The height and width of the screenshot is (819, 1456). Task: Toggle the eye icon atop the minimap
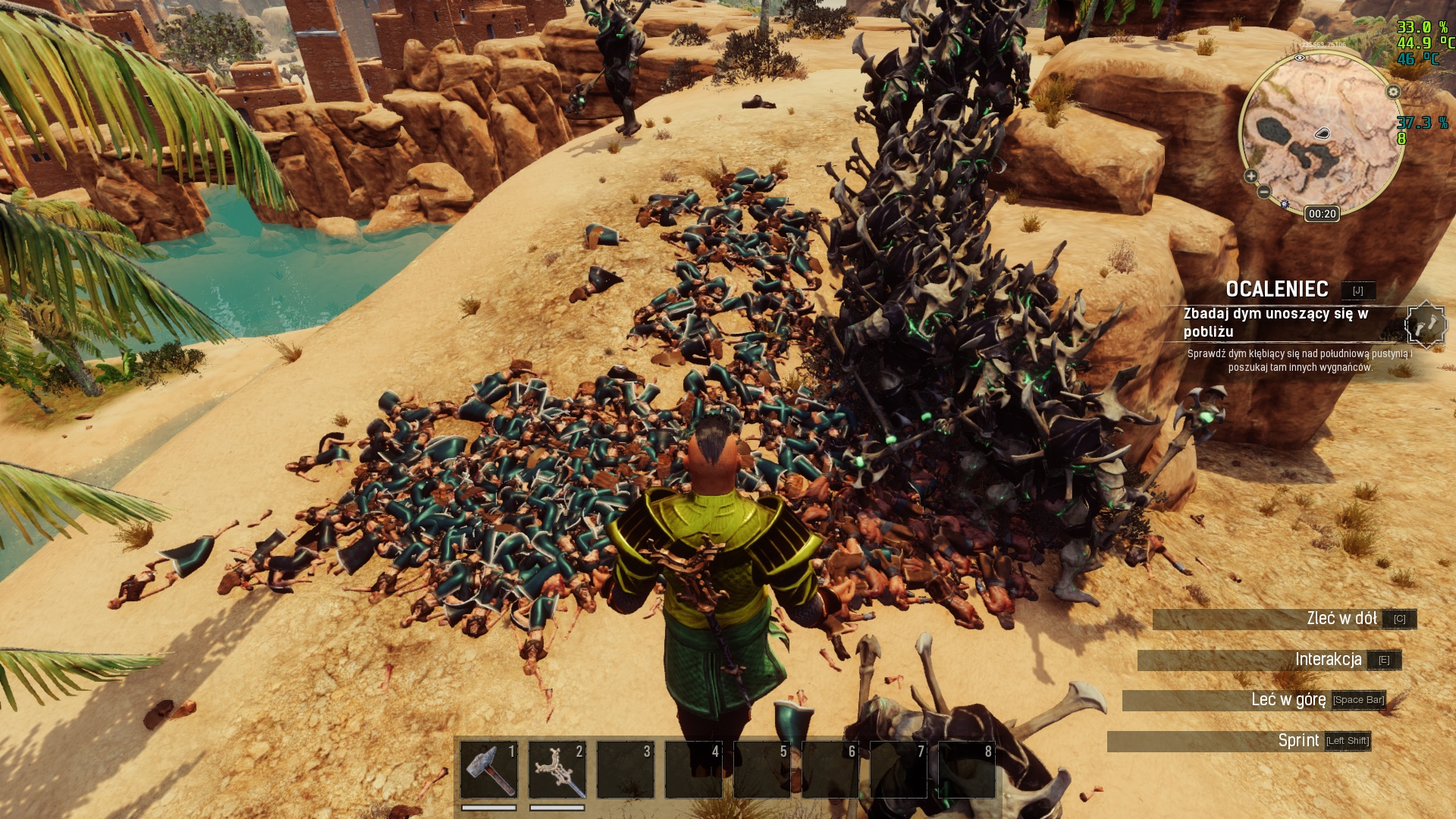1300,58
